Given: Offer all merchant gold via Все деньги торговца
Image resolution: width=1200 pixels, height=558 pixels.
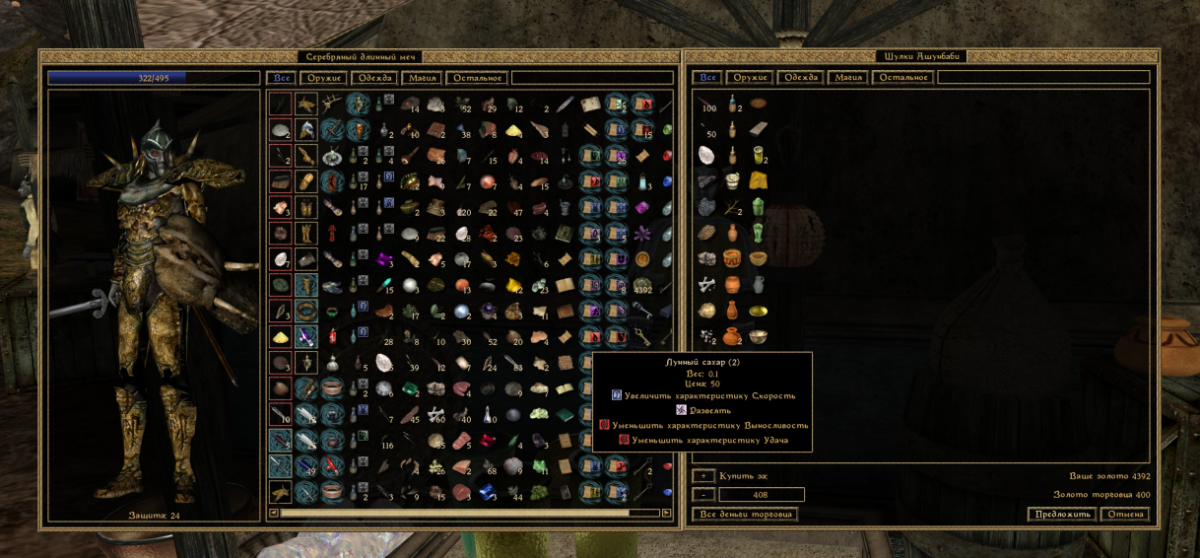Looking at the screenshot, I should coord(745,514).
